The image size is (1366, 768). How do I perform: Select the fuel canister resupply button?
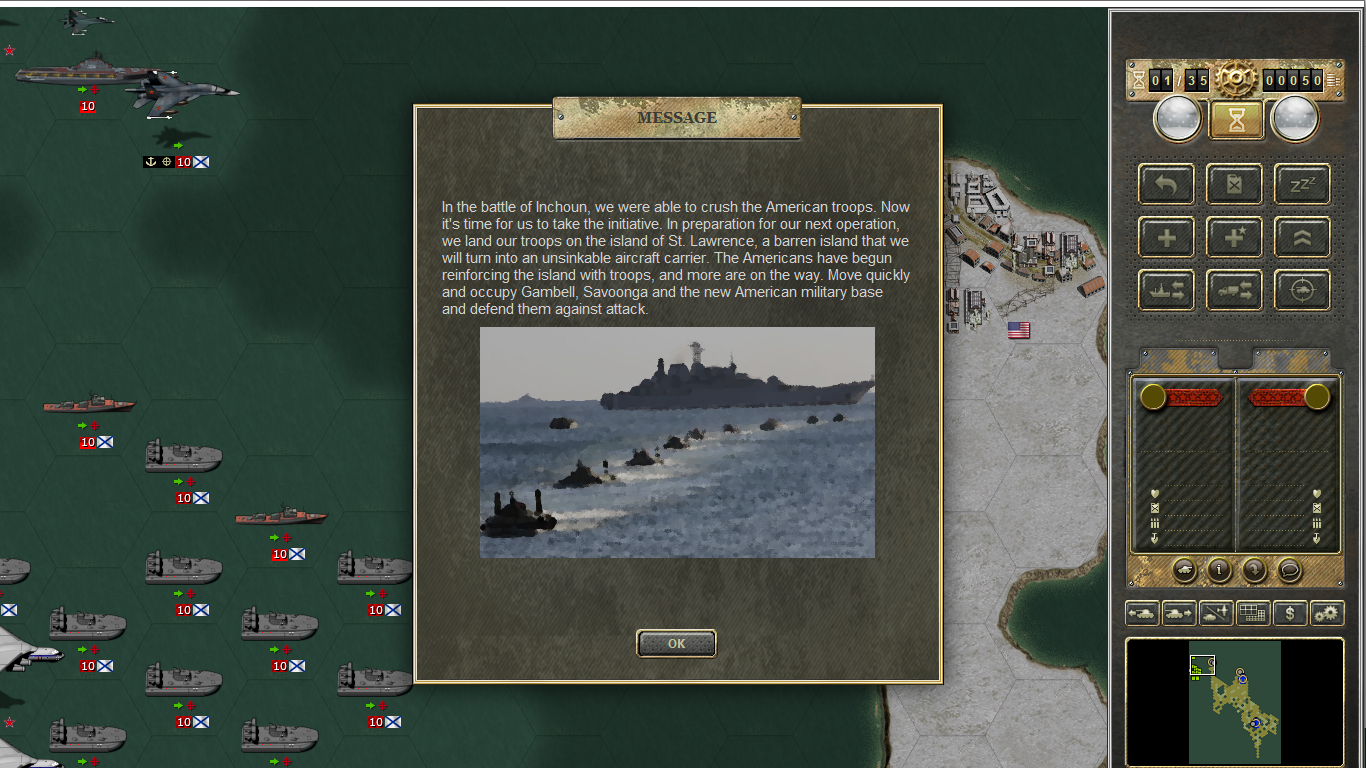[1234, 184]
